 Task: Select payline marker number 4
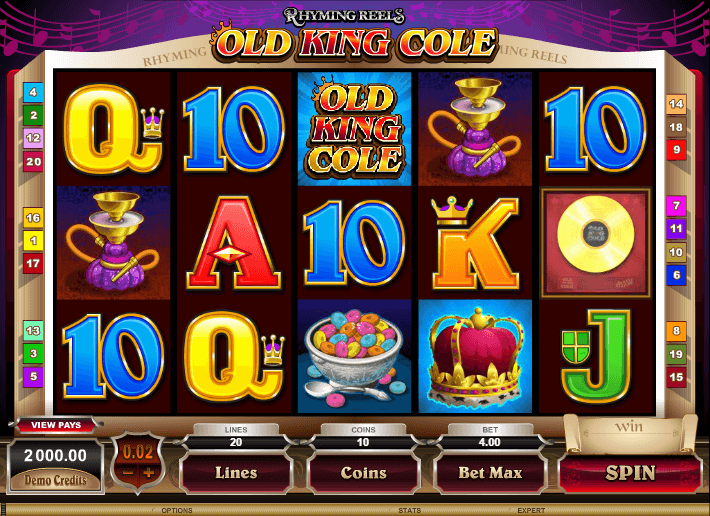coord(34,93)
